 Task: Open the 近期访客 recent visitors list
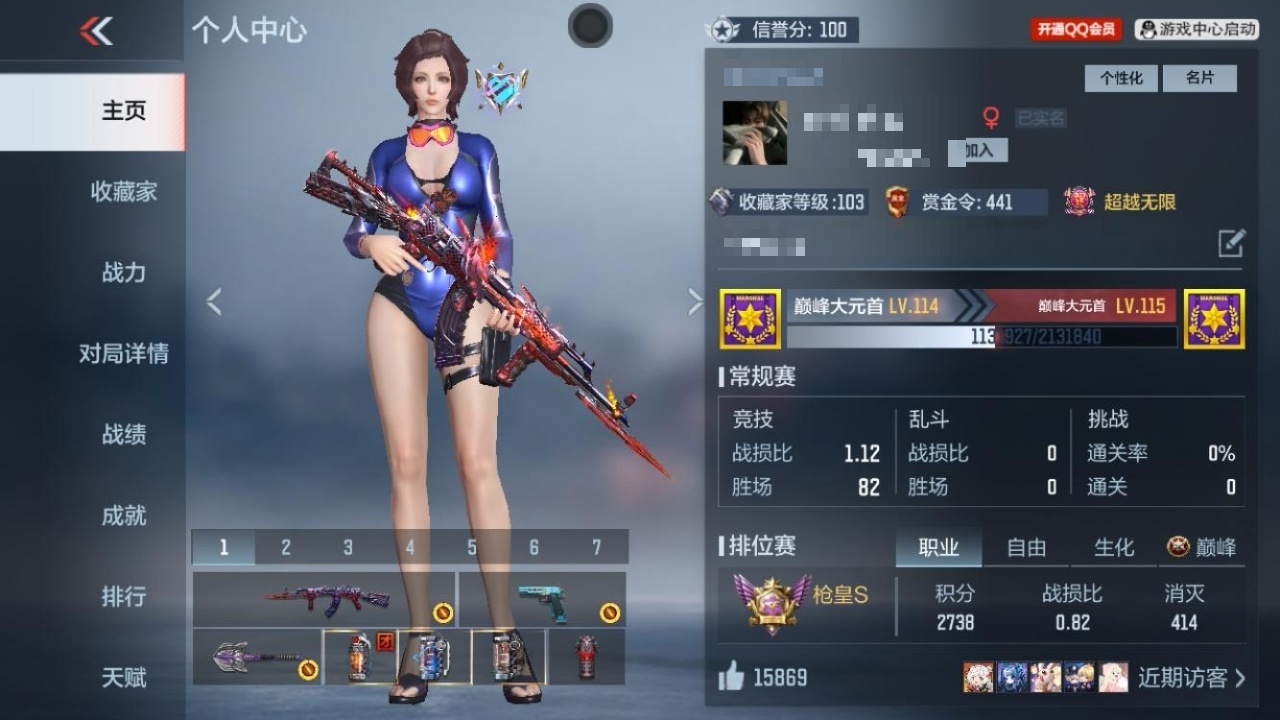(x=1192, y=678)
